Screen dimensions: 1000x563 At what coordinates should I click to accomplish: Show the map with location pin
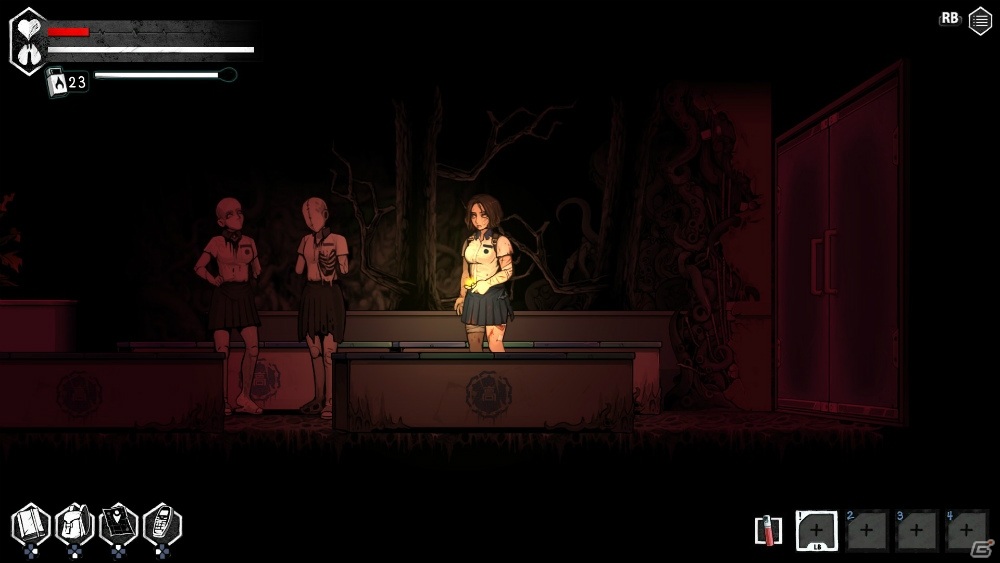click(118, 524)
